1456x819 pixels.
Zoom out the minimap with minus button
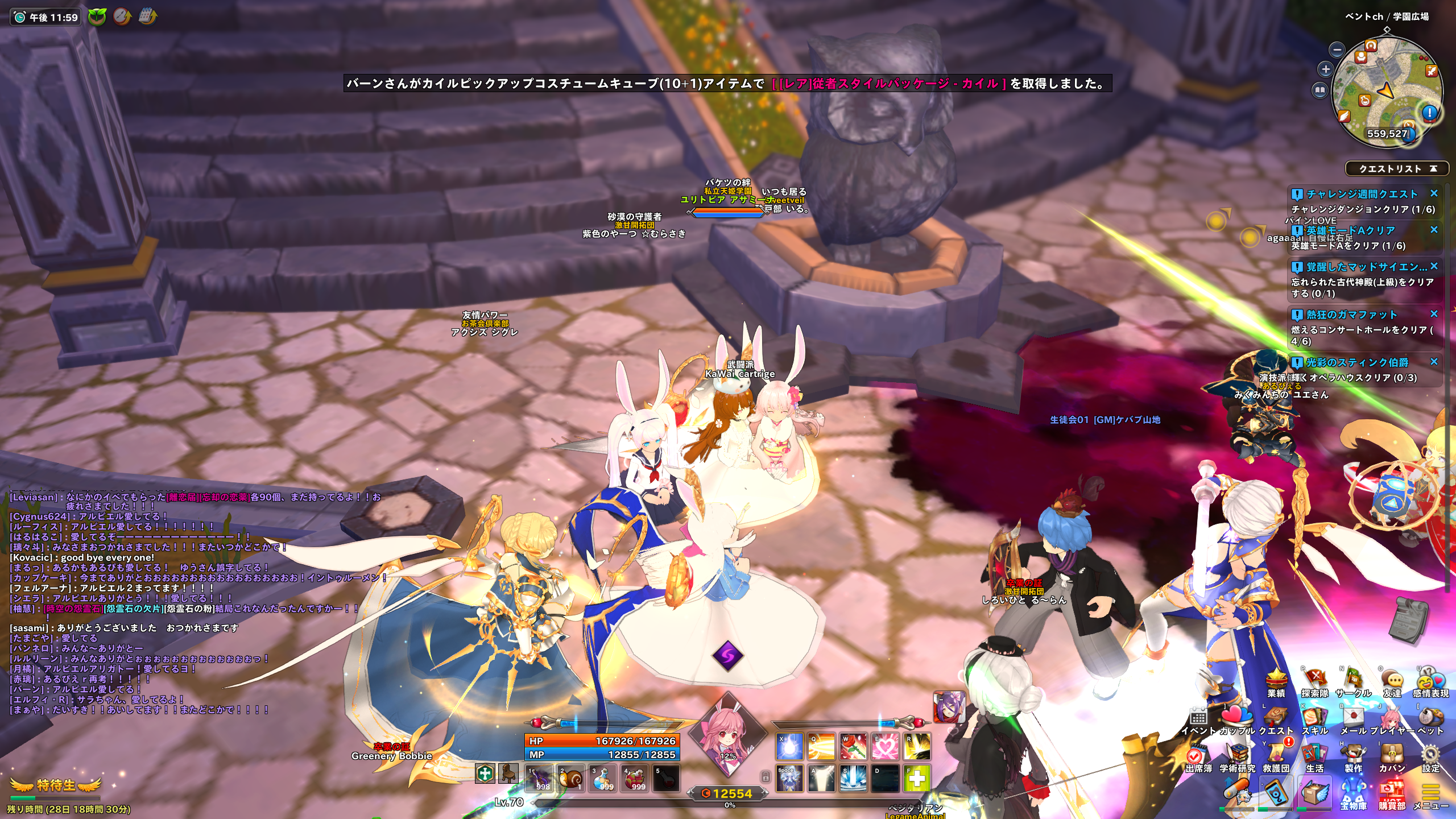tap(1338, 49)
